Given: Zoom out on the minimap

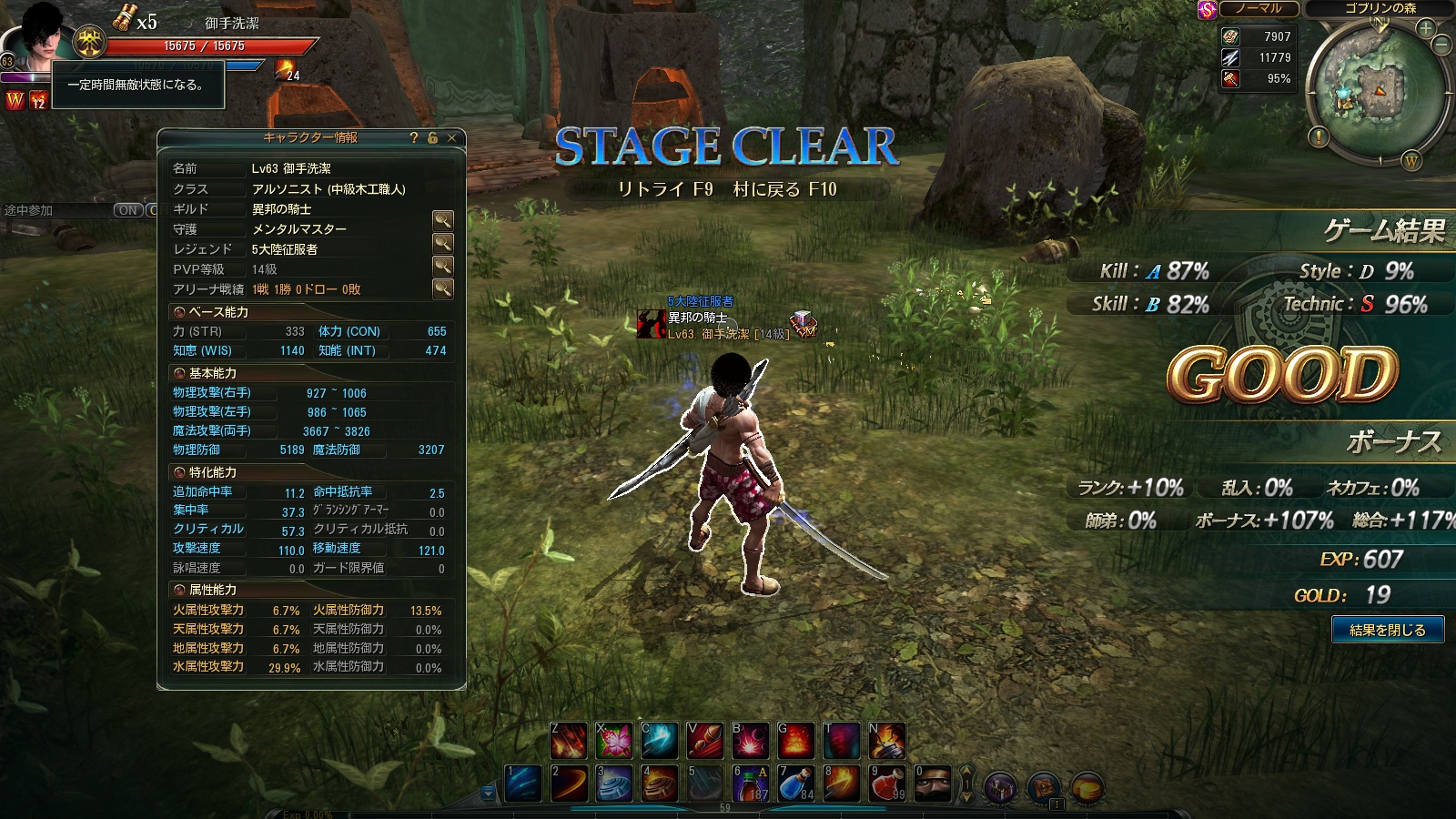Looking at the screenshot, I should (x=1441, y=45).
